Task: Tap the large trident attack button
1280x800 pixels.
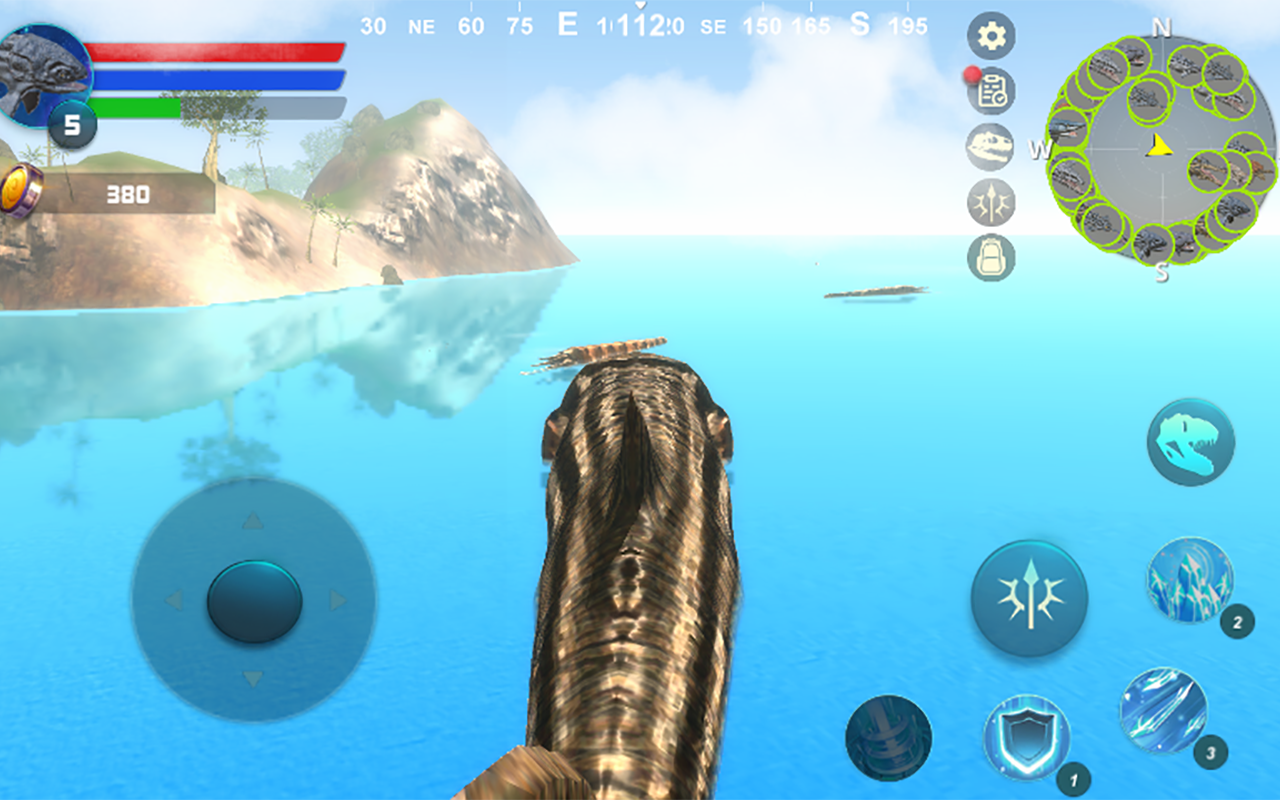Action: [x=1029, y=598]
